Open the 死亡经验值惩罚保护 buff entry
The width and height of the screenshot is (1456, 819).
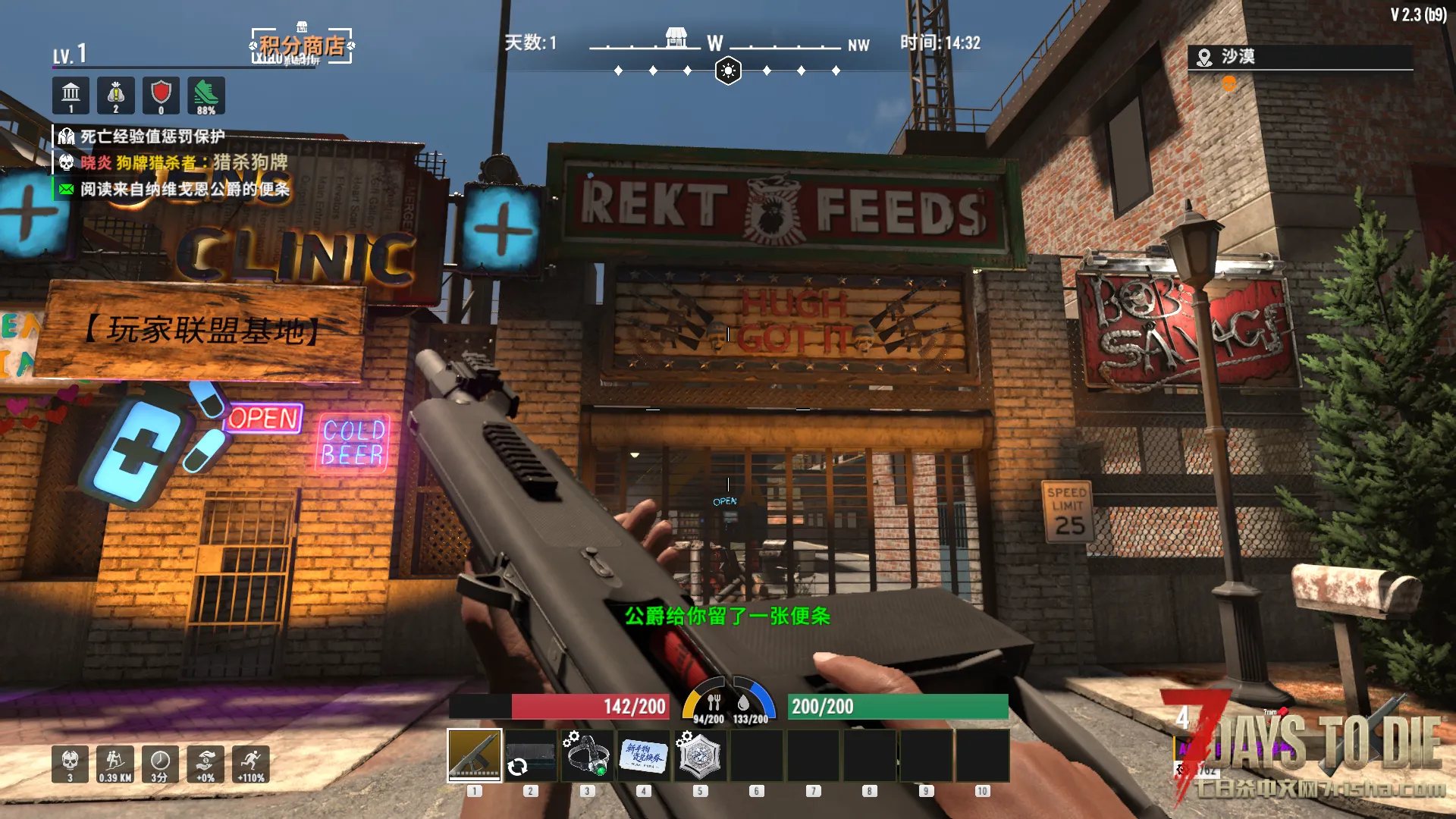pos(152,136)
